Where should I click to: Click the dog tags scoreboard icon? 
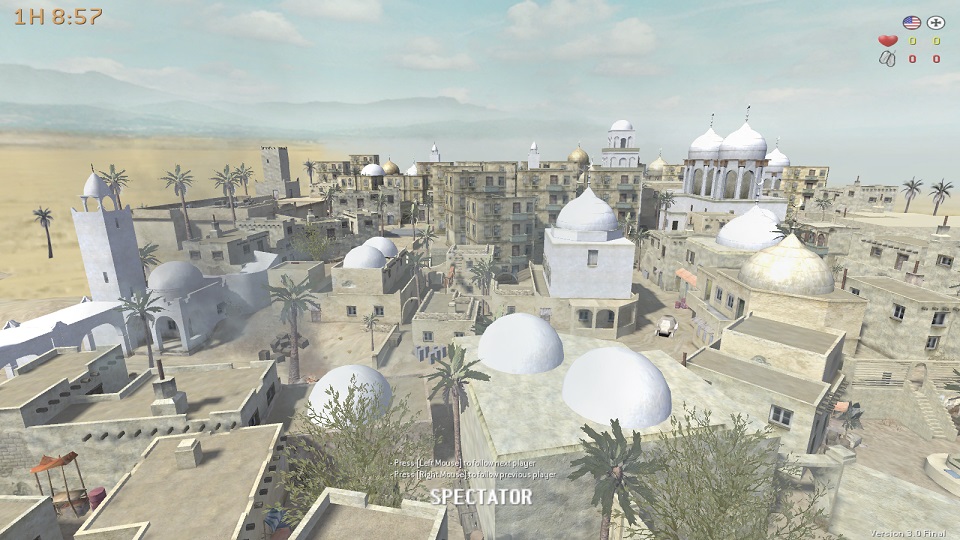[x=887, y=59]
